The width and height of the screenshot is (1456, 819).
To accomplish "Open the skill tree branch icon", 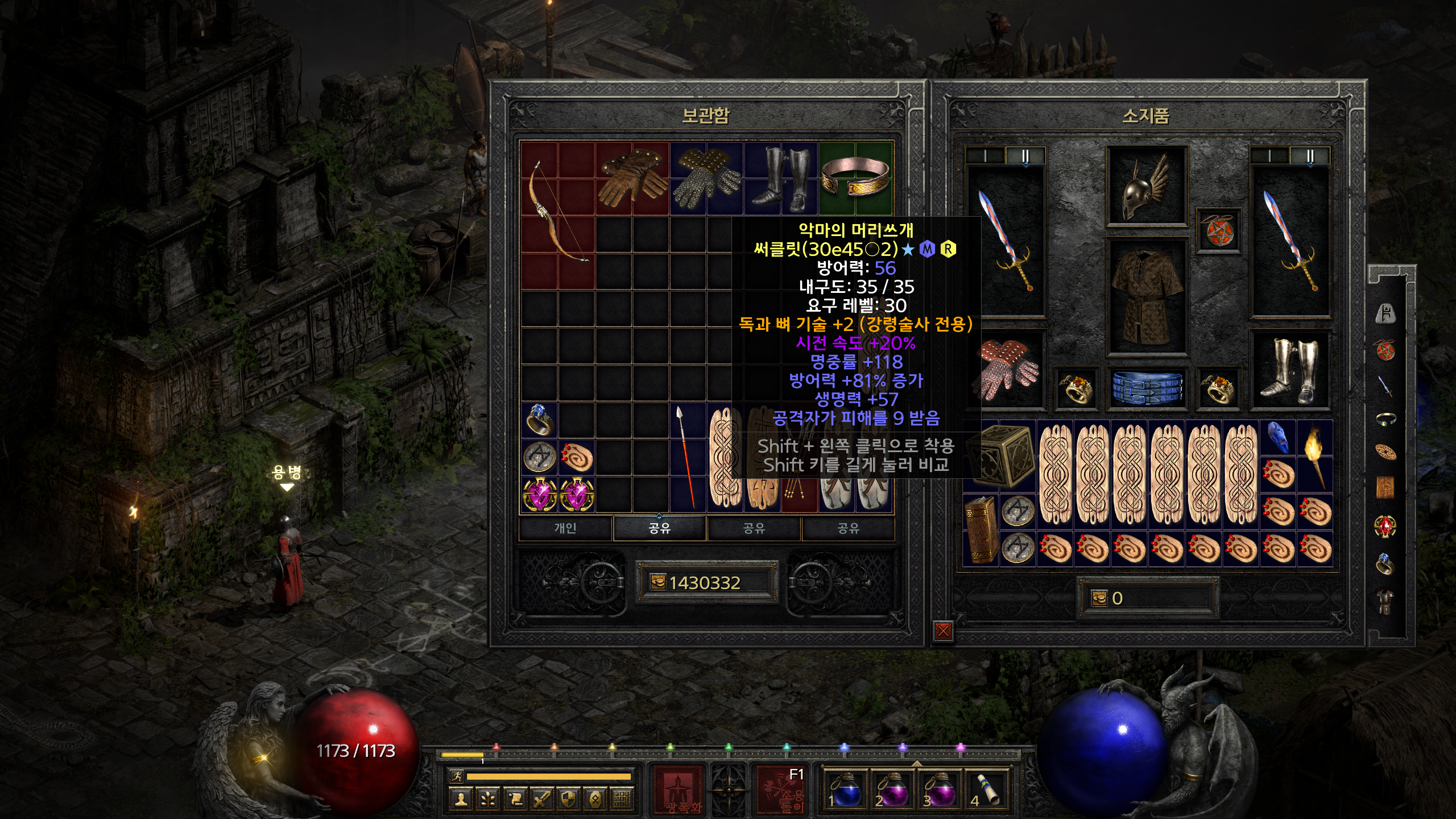I will click(488, 799).
